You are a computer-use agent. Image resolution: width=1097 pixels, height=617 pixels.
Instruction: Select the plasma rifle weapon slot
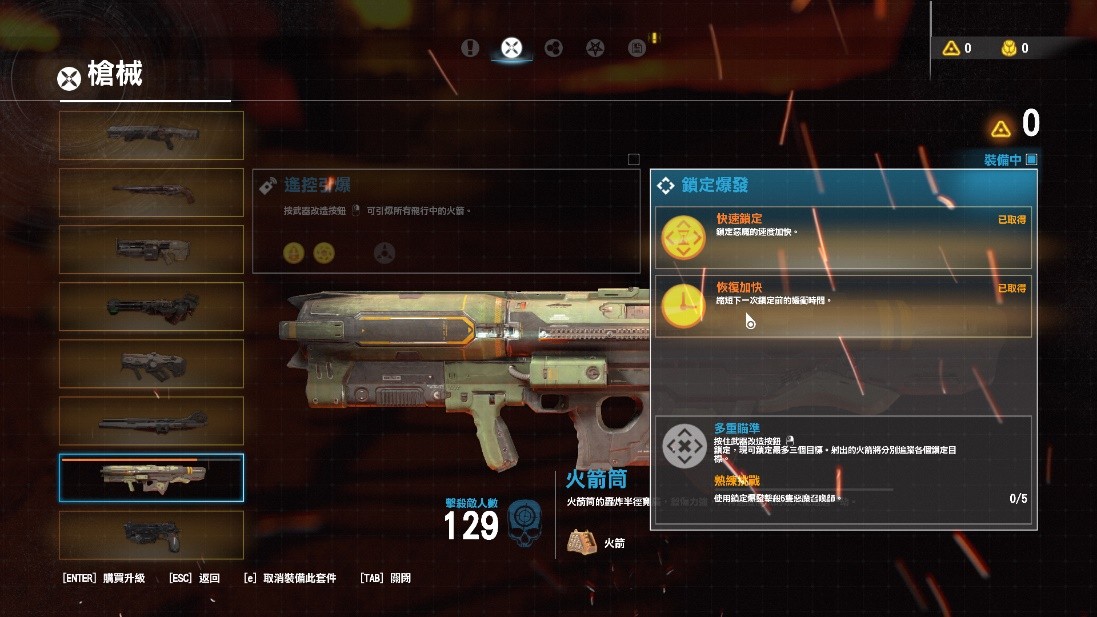[x=151, y=363]
